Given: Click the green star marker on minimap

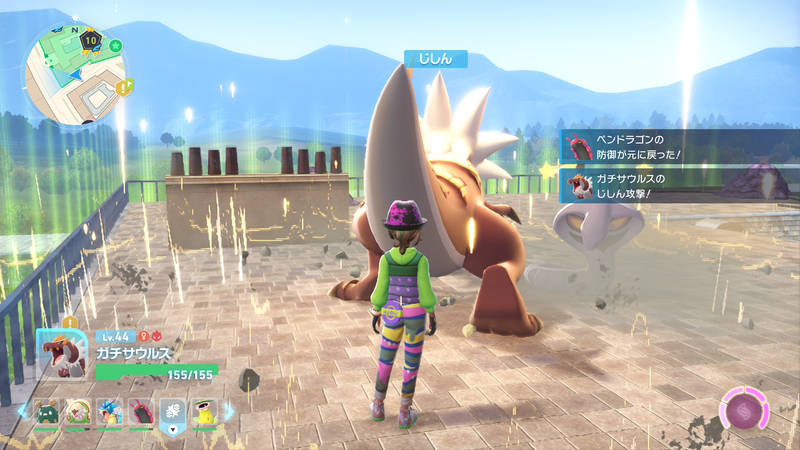Looking at the screenshot, I should click(x=115, y=45).
